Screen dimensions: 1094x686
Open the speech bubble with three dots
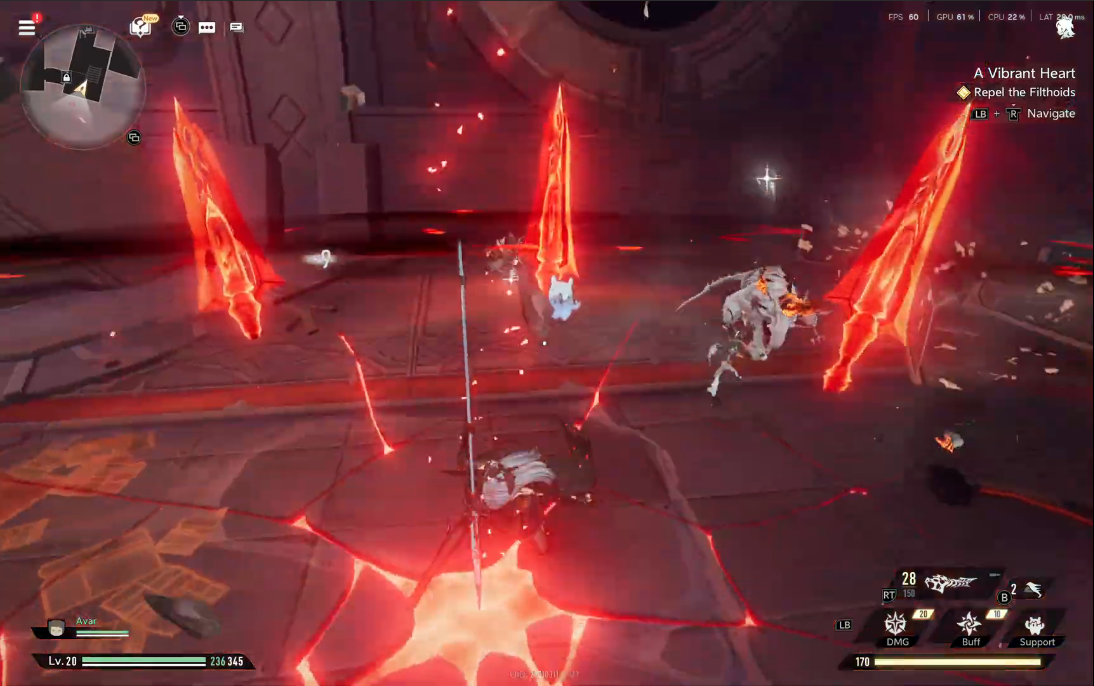[207, 27]
